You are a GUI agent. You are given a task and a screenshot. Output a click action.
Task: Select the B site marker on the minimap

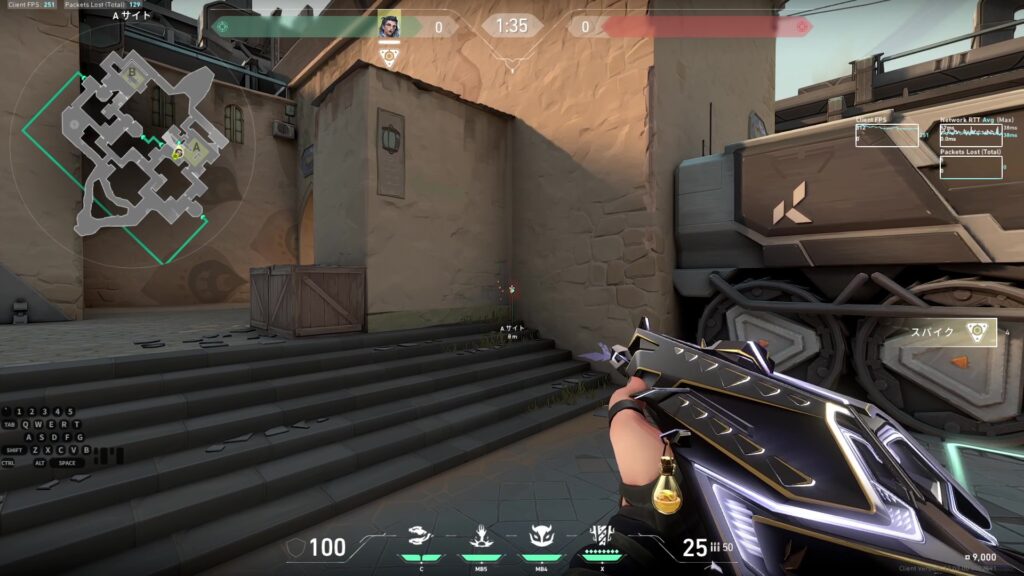[133, 73]
